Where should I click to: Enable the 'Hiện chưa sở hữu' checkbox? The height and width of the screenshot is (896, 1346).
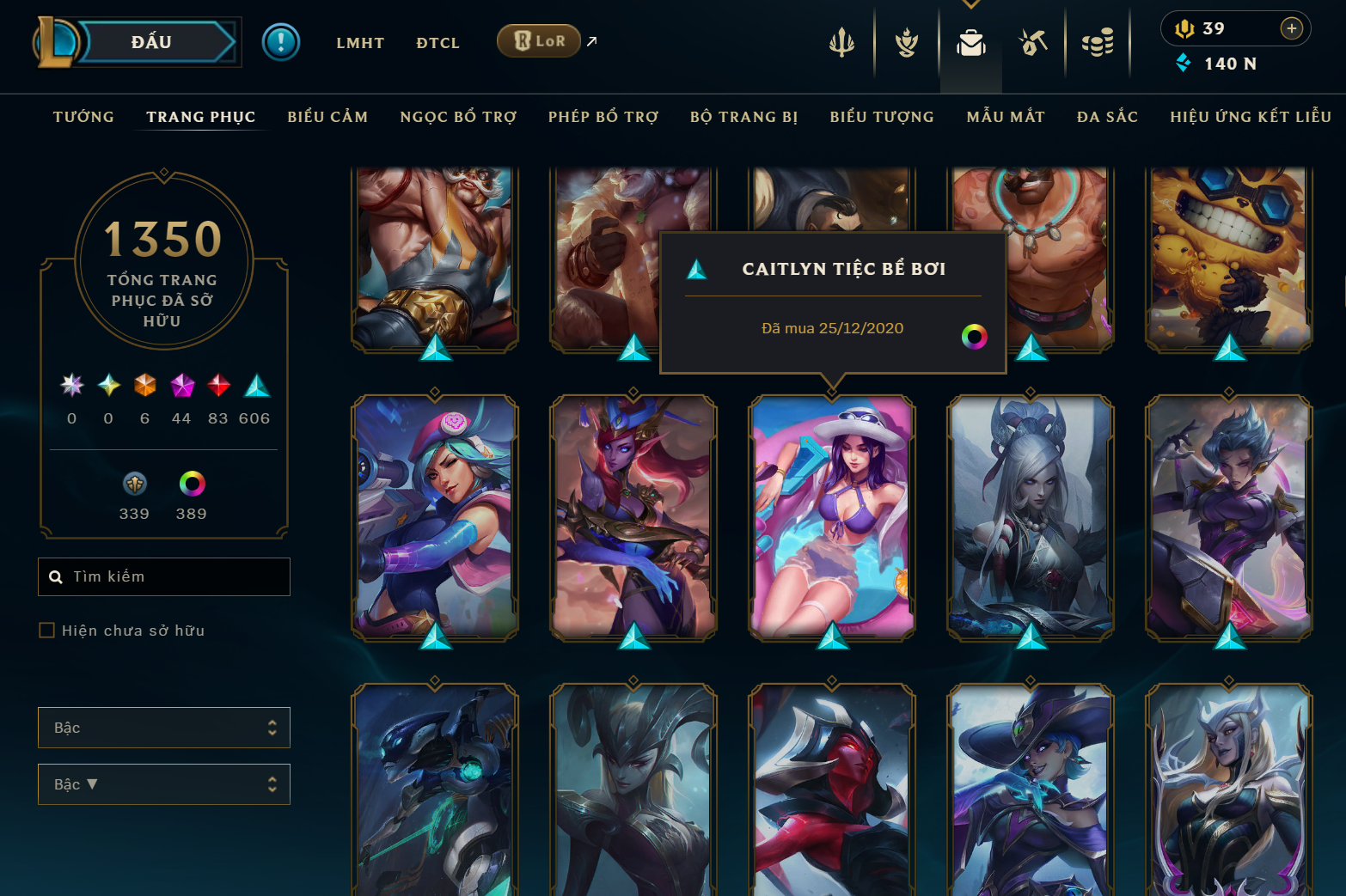pyautogui.click(x=46, y=630)
